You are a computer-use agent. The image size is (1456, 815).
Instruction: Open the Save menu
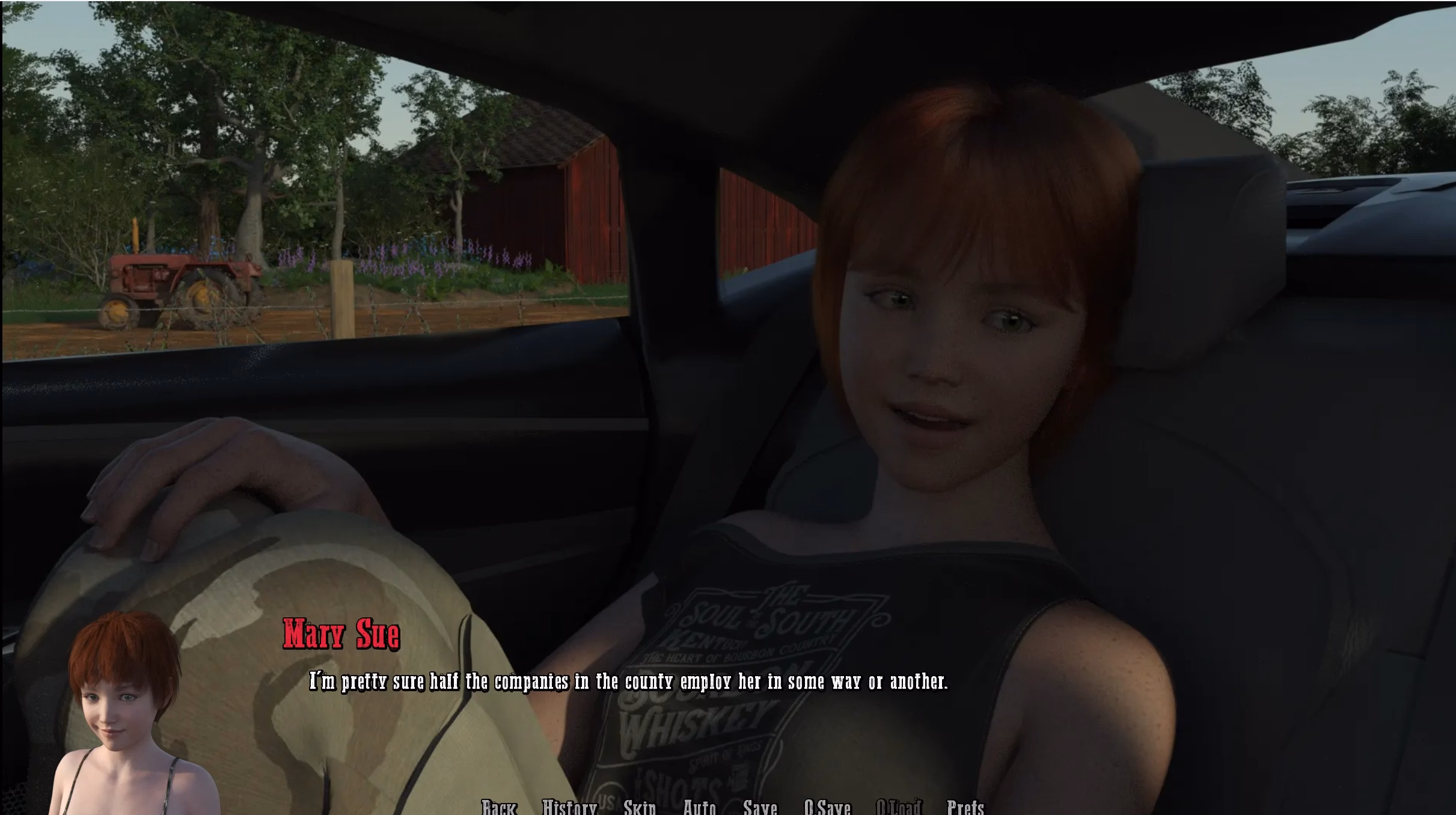760,807
